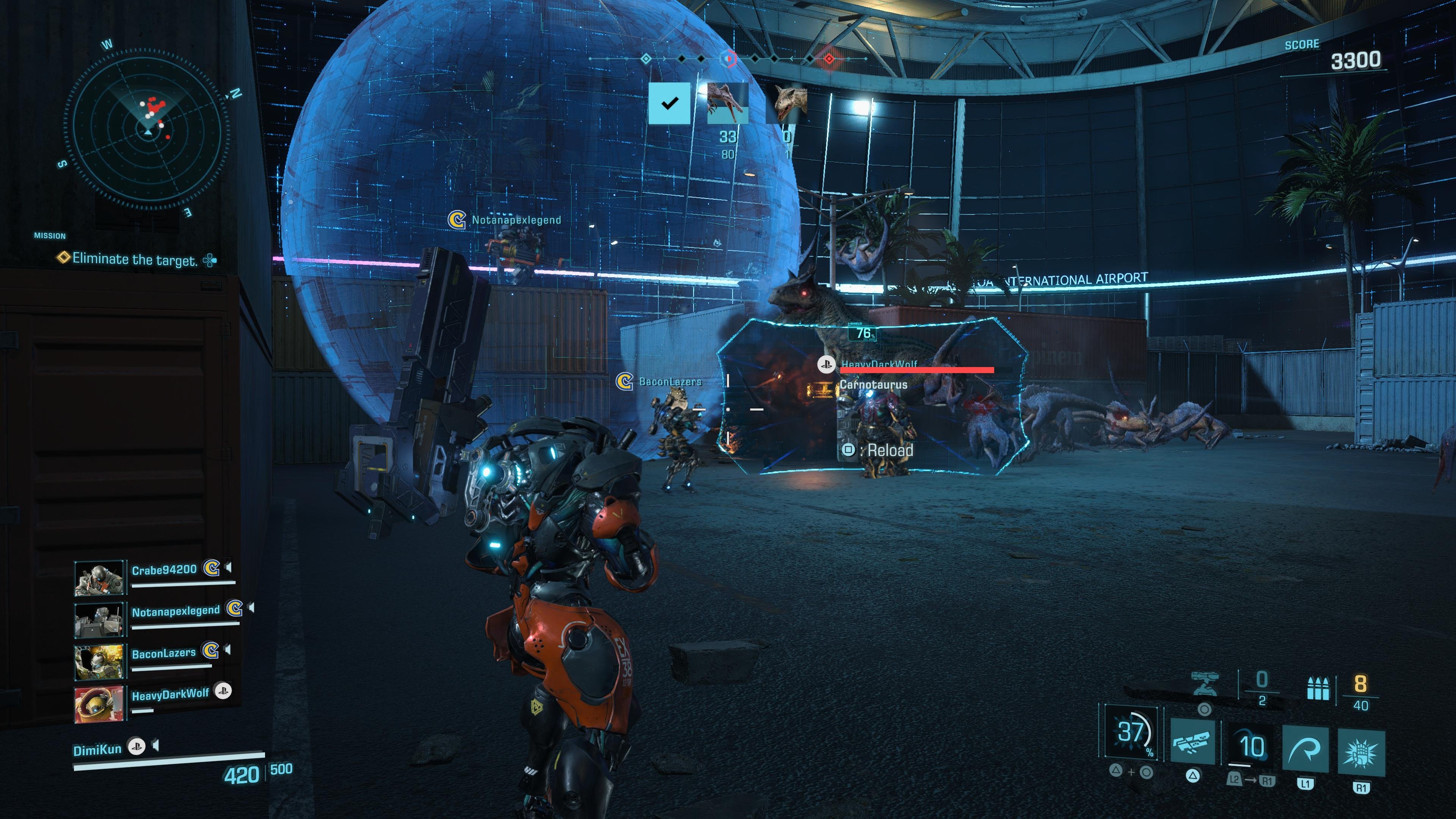Click the hexagon center marker on progress bar
1456x819 pixels.
point(728,58)
